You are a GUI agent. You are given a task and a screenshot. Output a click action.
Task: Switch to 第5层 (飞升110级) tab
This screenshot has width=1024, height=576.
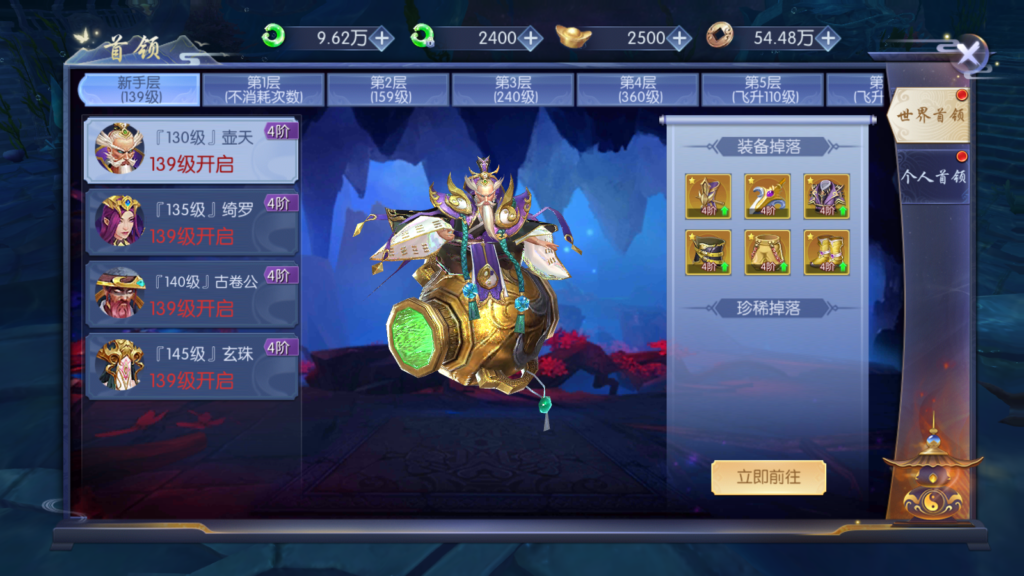(762, 90)
